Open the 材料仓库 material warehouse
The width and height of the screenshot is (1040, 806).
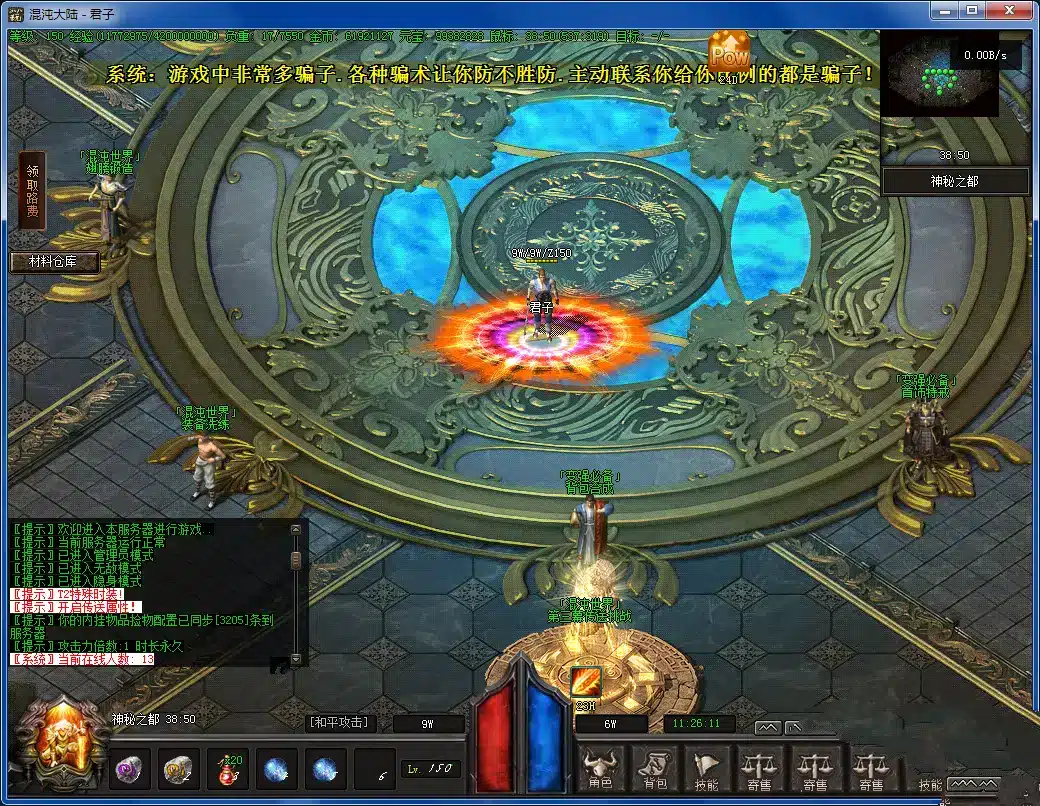pos(55,262)
